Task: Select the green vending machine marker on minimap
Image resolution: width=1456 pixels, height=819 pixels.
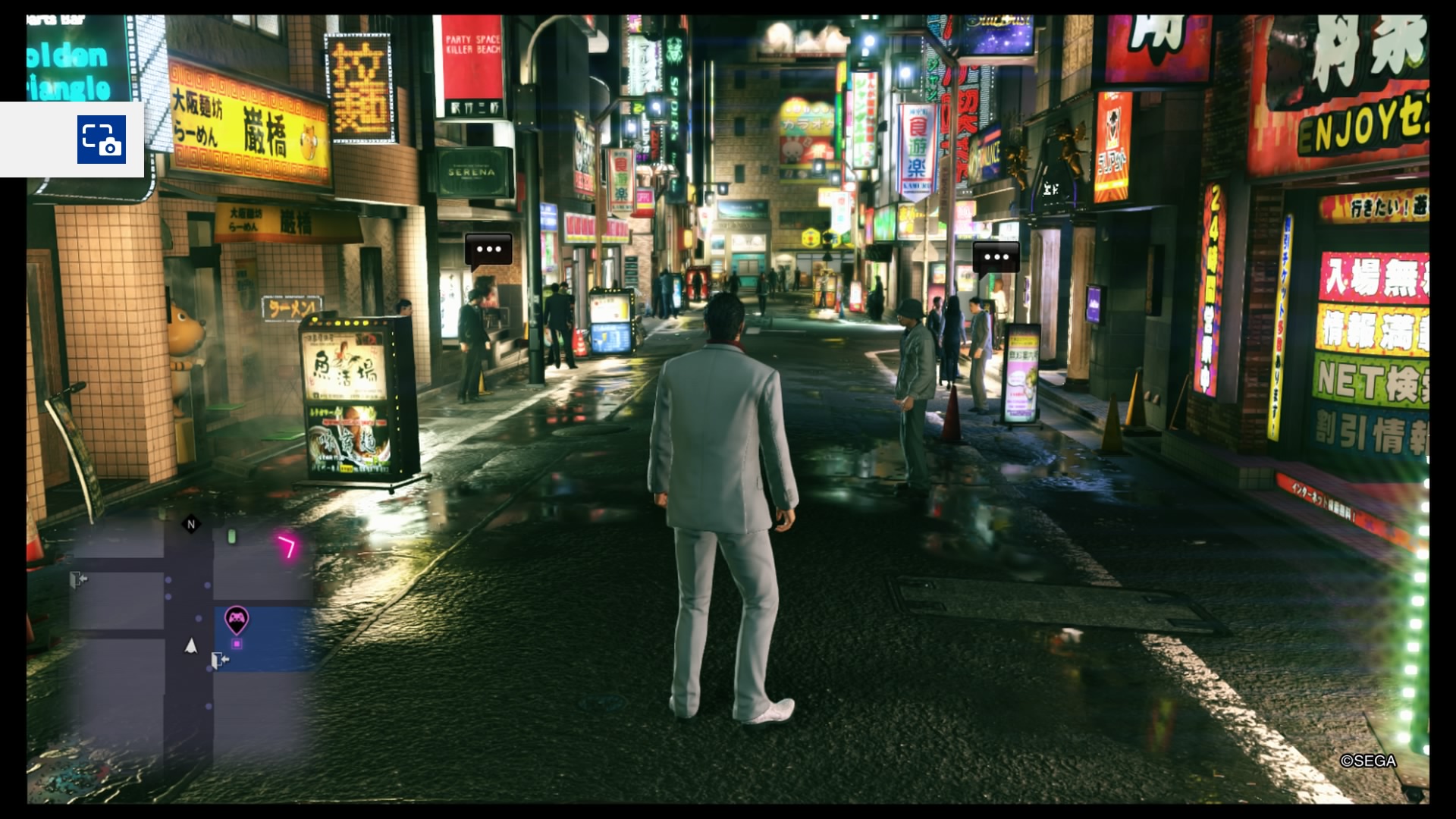Action: coord(232,537)
